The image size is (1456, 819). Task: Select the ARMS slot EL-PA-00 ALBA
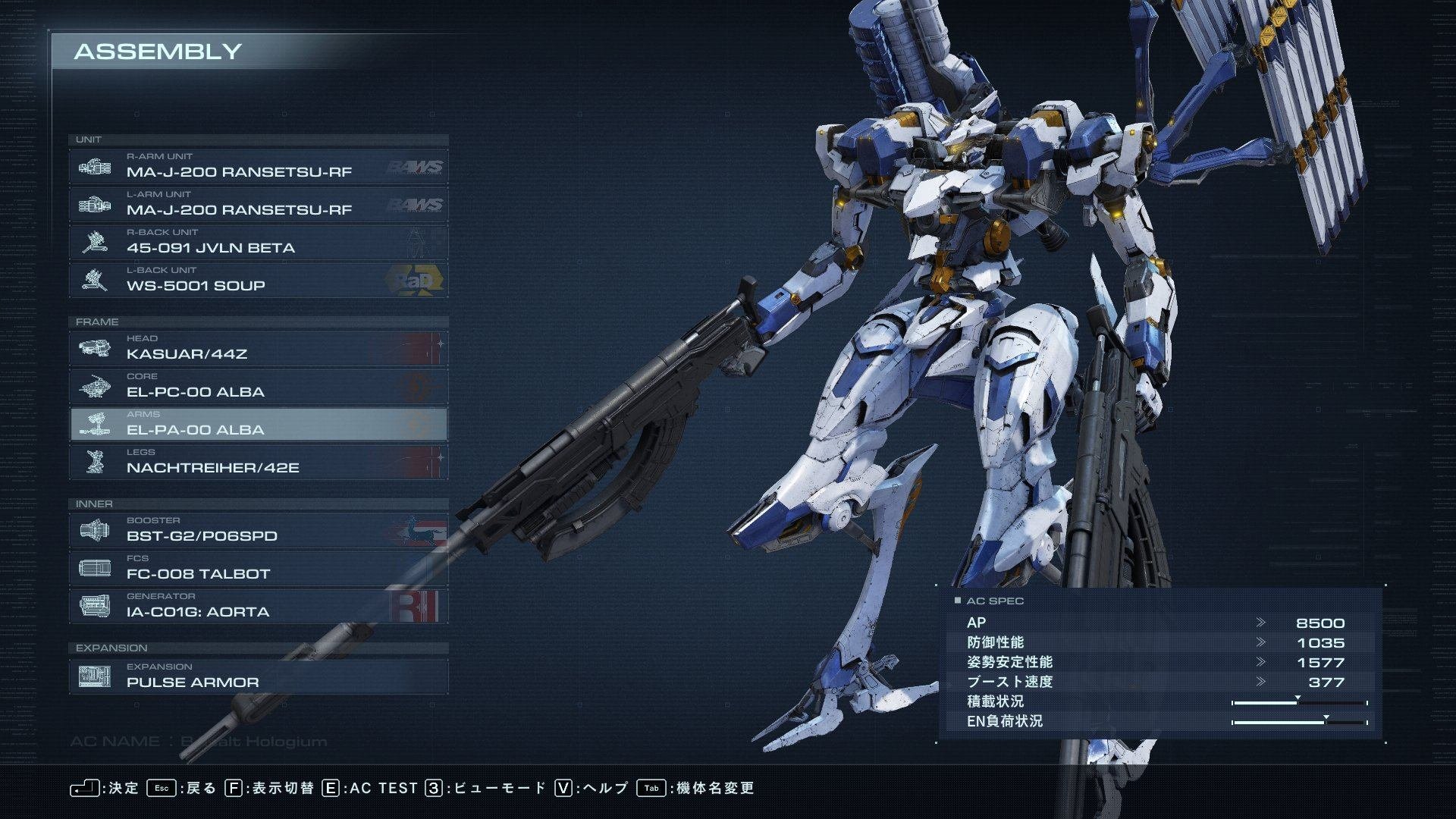[x=258, y=424]
